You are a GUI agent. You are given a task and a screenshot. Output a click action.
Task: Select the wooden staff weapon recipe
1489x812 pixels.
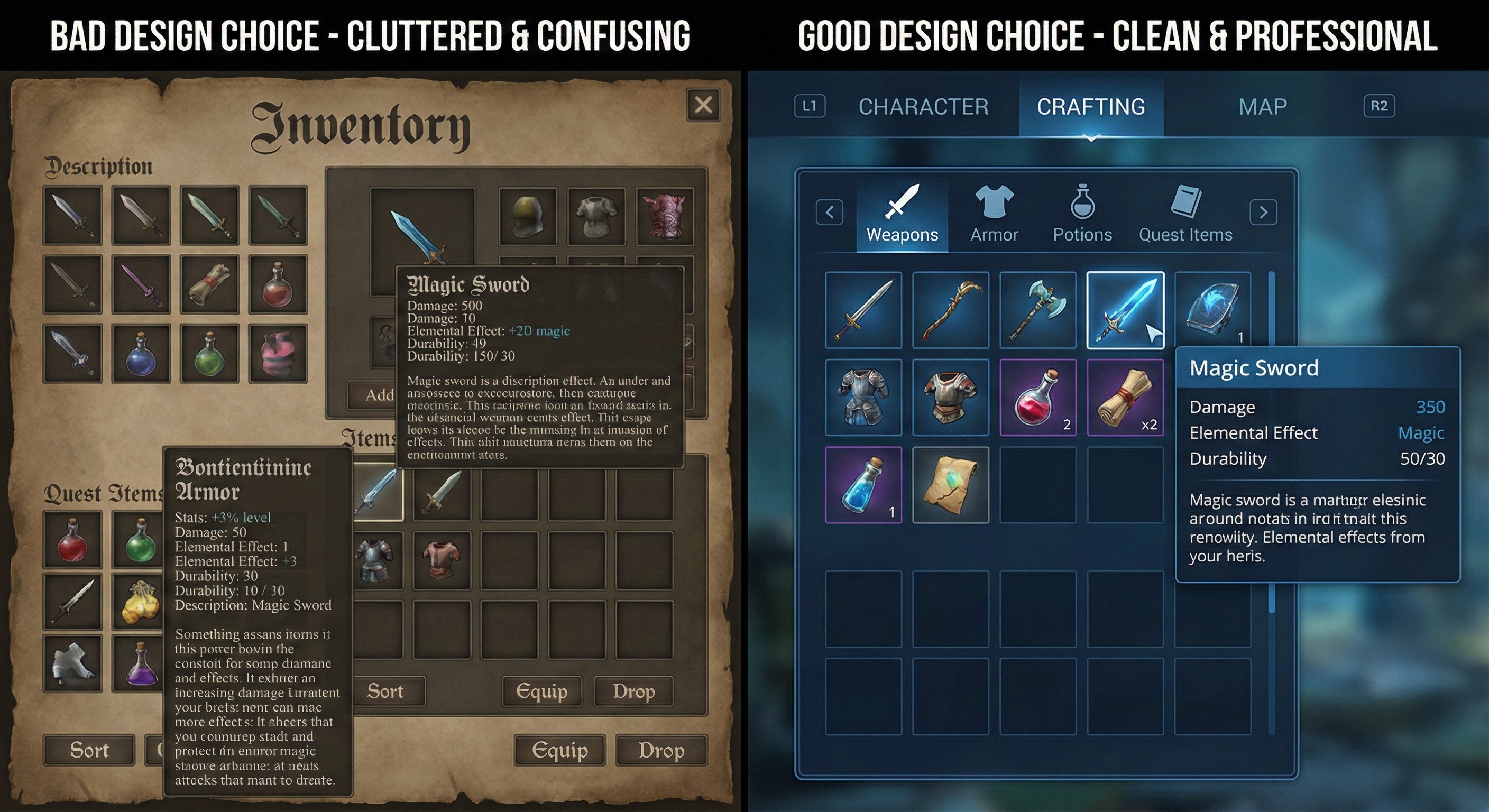coord(951,311)
